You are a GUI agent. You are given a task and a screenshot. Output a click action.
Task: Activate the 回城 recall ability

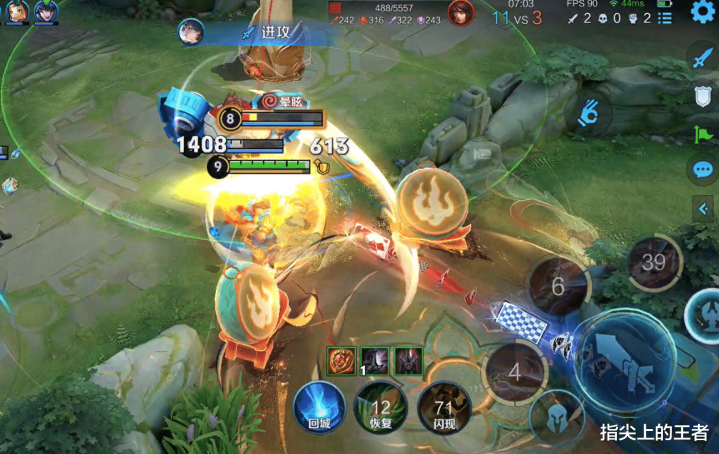[x=317, y=406]
